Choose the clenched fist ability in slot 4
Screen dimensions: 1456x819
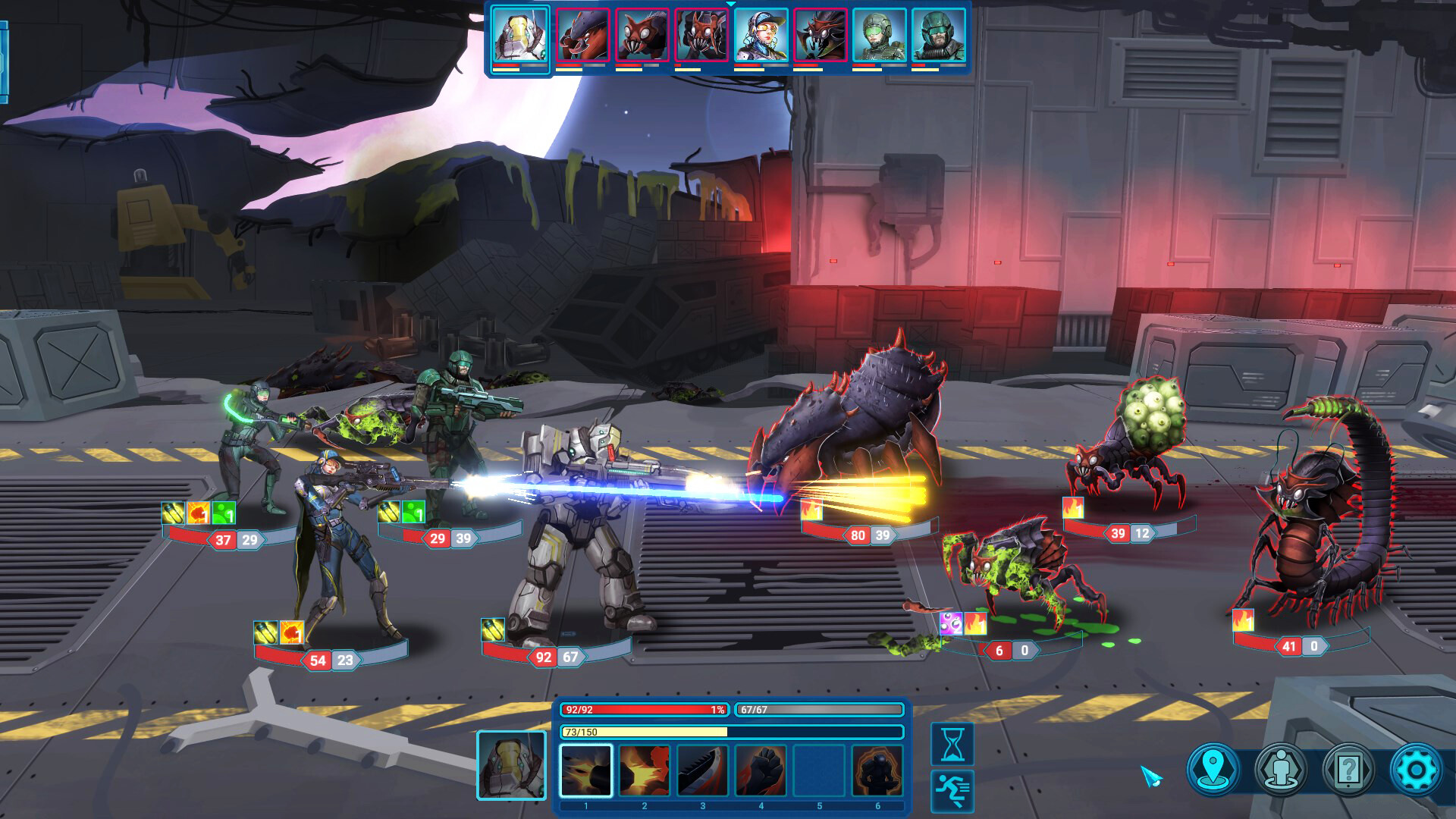(761, 770)
